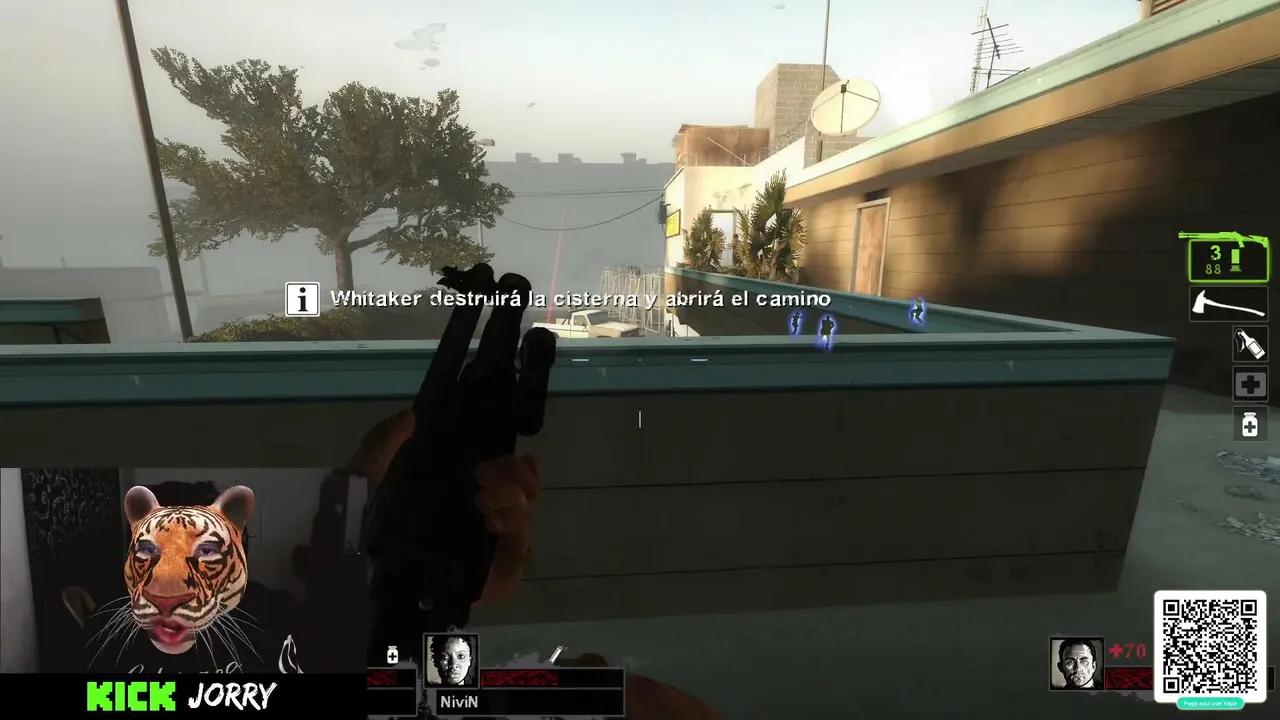This screenshot has height=720, width=1280.
Task: Open the first aid kit slot icon
Action: click(x=1247, y=383)
